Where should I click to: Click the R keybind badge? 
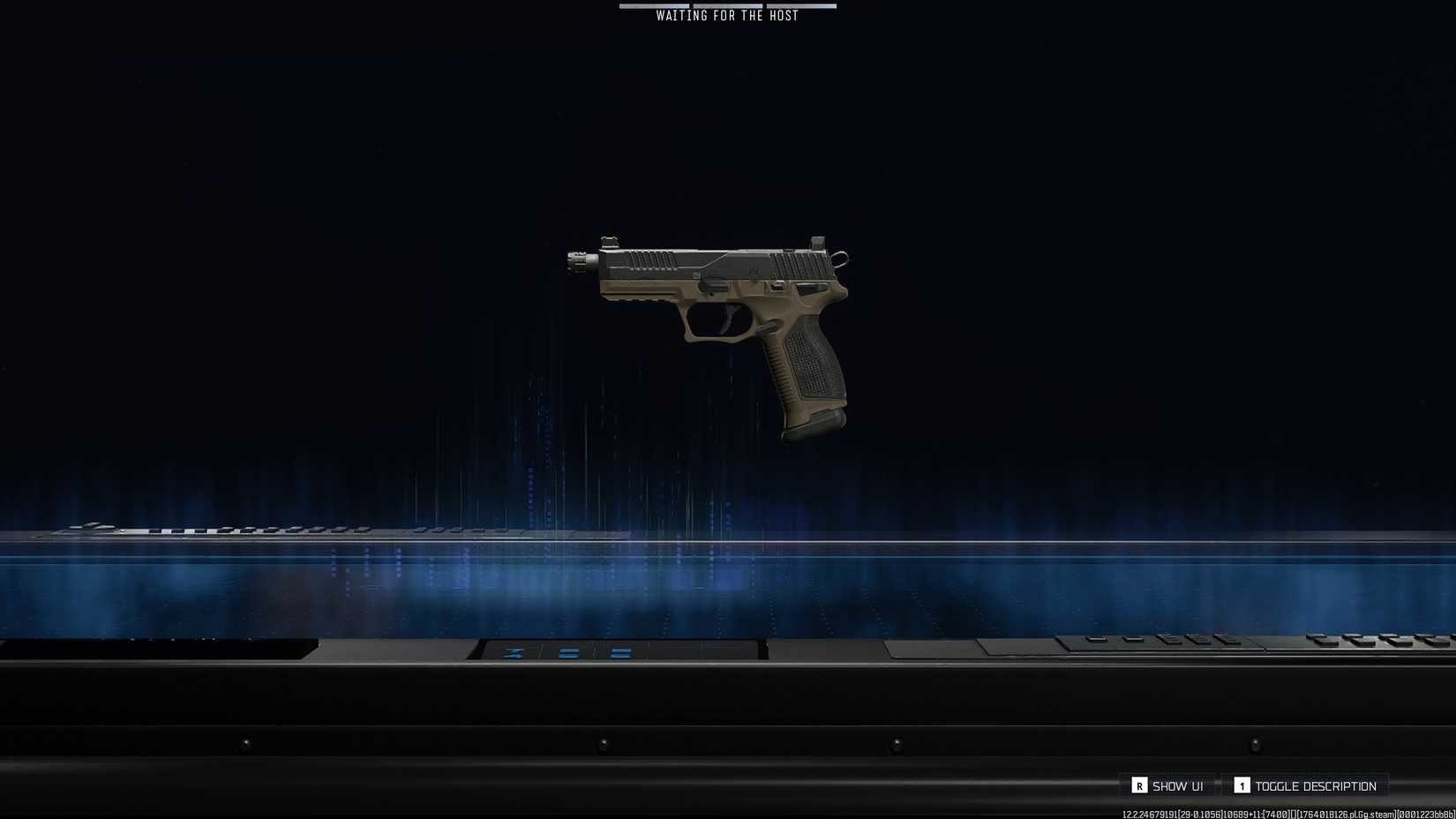pos(1141,785)
